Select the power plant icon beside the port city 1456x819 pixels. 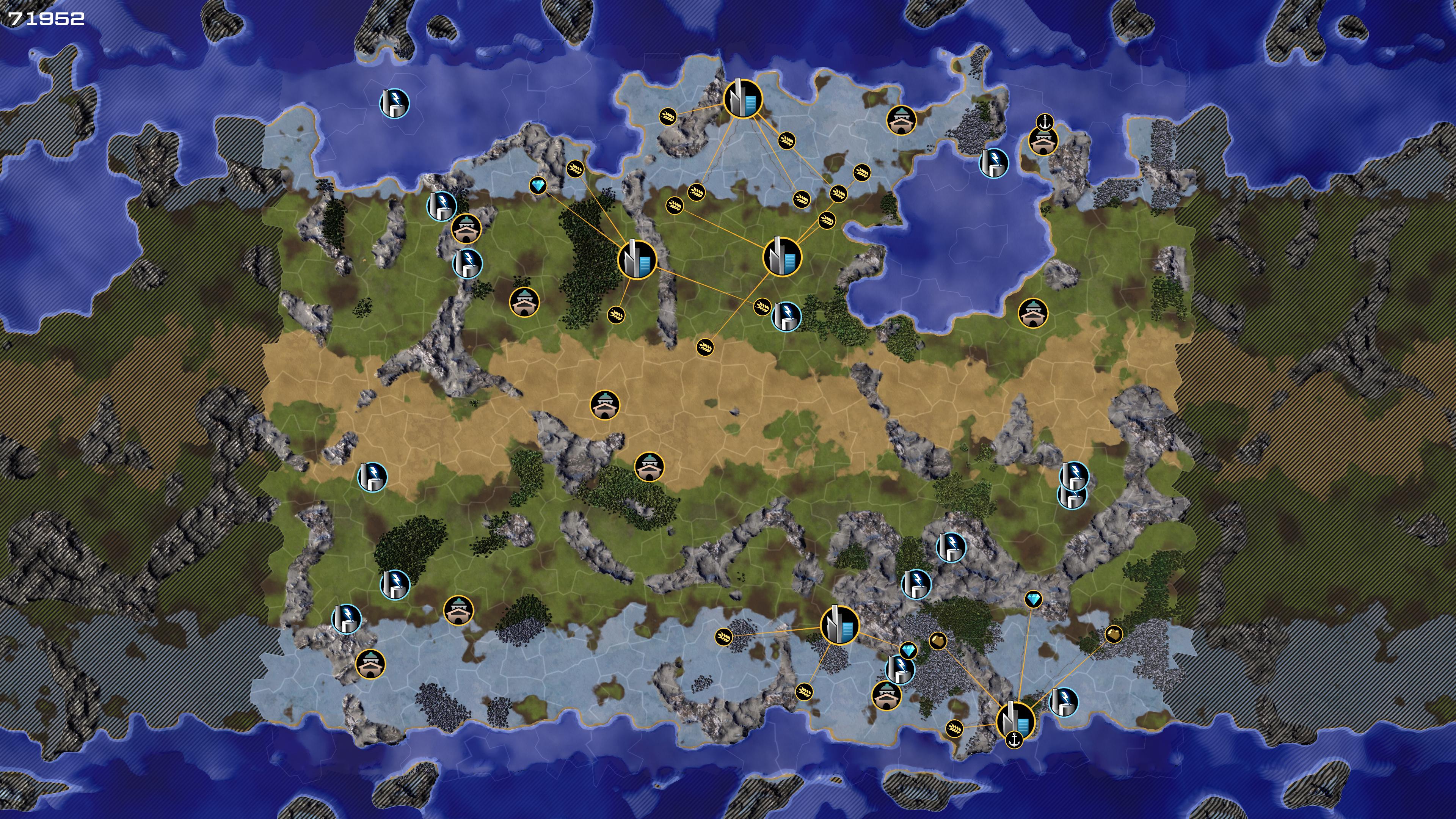1063,701
